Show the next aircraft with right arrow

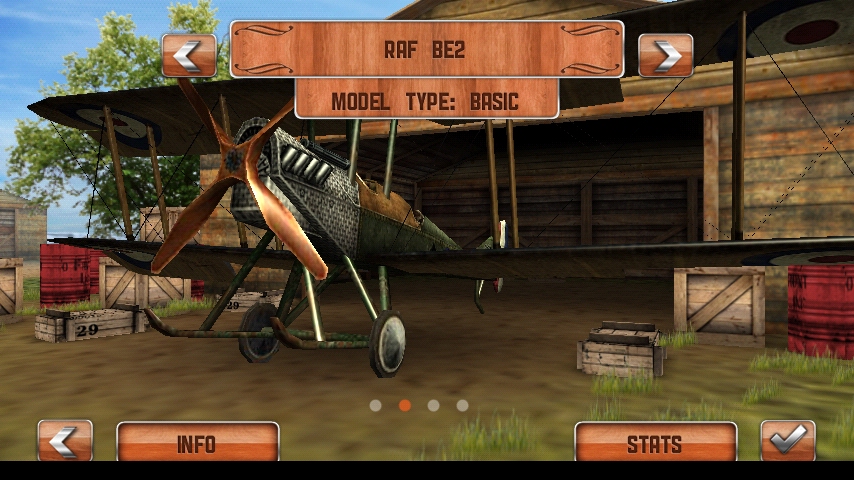[x=665, y=55]
